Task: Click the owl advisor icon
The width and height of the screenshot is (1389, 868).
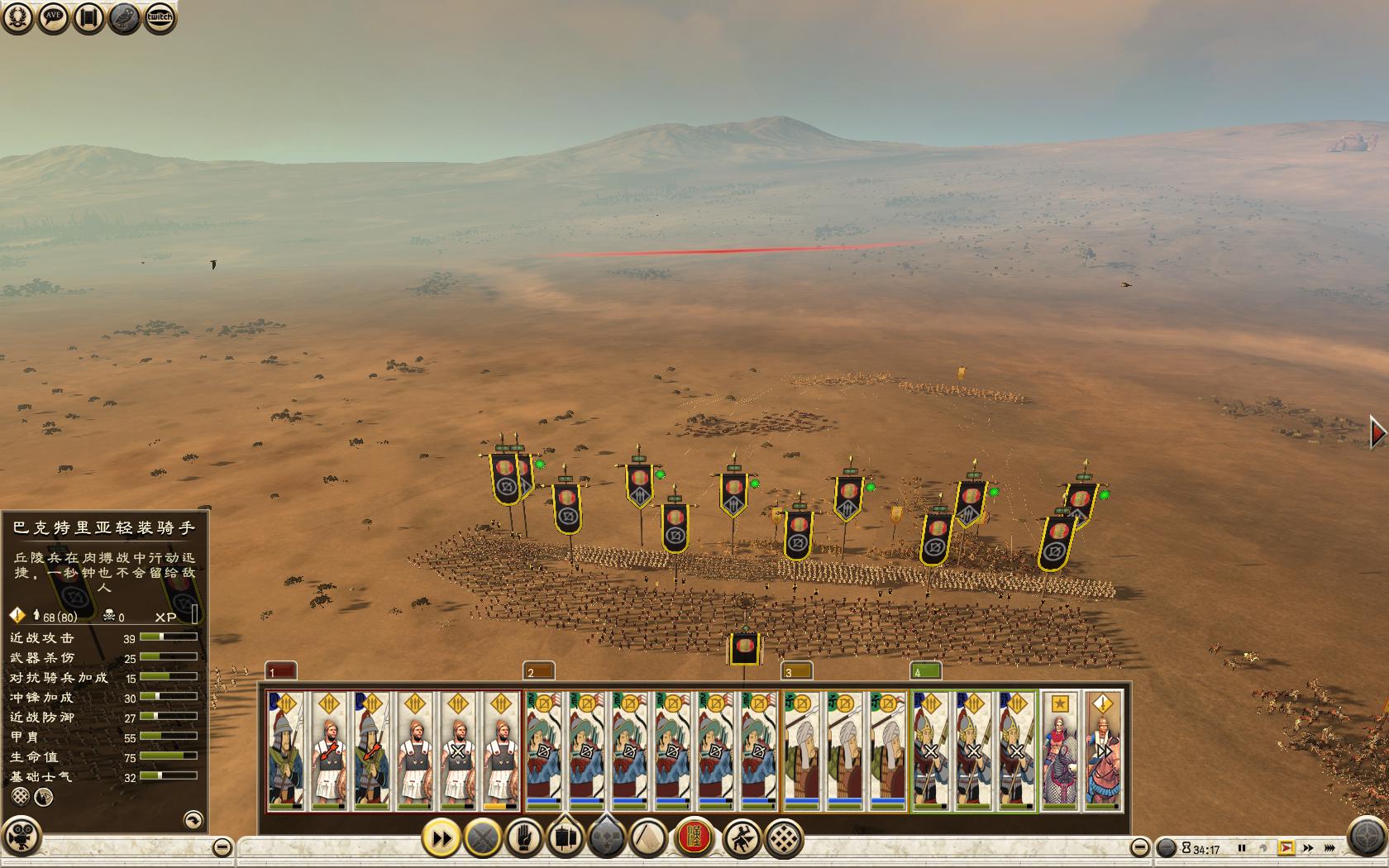Action: click(x=124, y=17)
